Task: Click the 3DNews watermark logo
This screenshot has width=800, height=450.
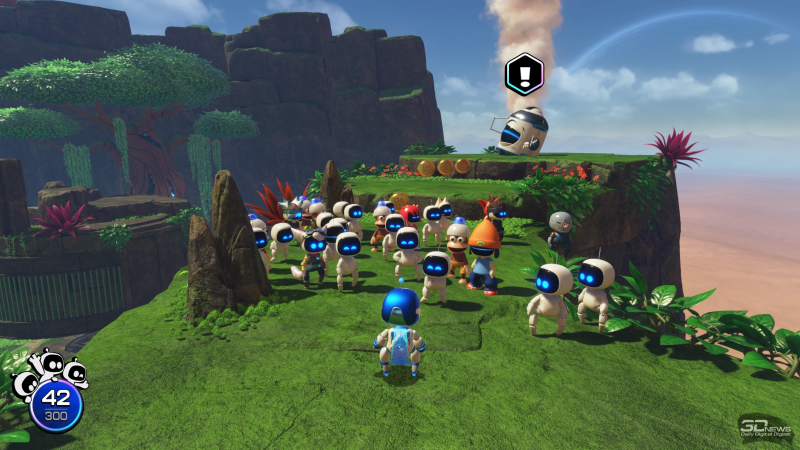Action: pos(766,427)
